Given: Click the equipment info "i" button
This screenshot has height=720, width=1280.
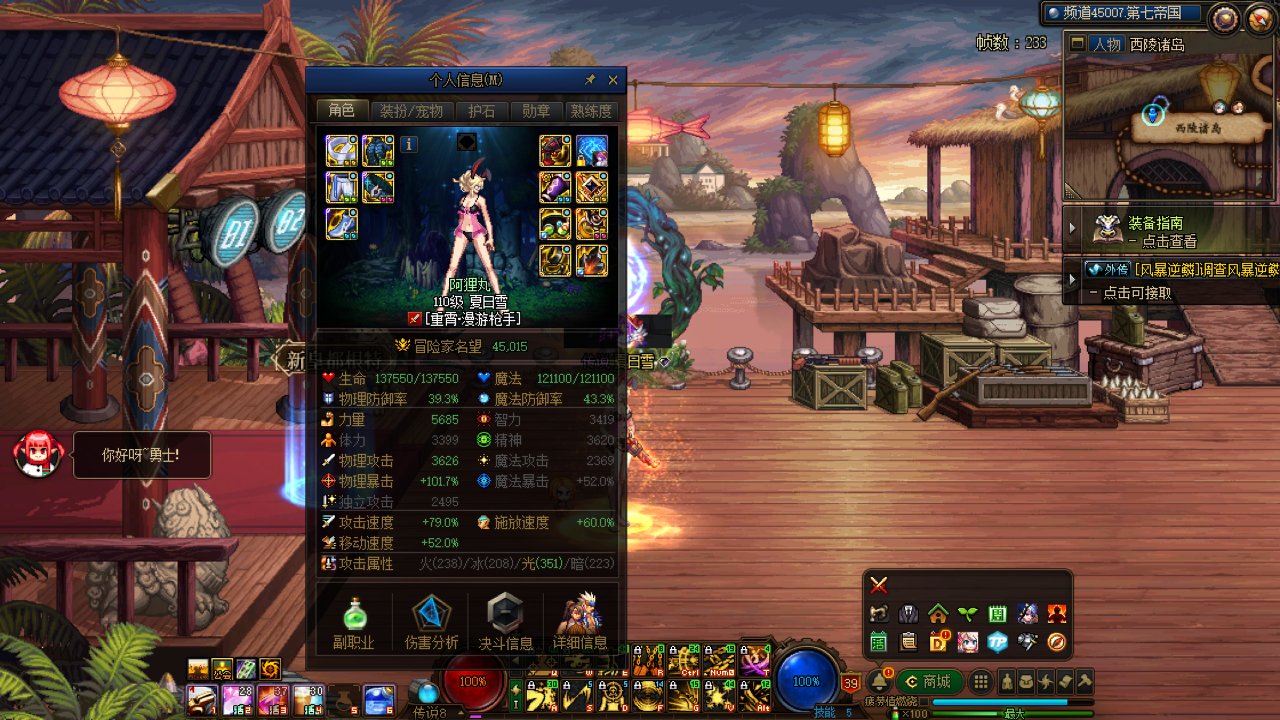Looking at the screenshot, I should coord(409,144).
